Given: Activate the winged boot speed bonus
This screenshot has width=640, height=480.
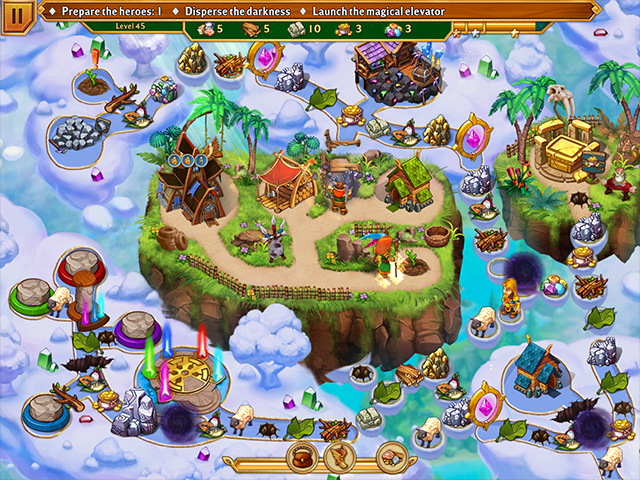Looking at the screenshot, I should tap(339, 458).
